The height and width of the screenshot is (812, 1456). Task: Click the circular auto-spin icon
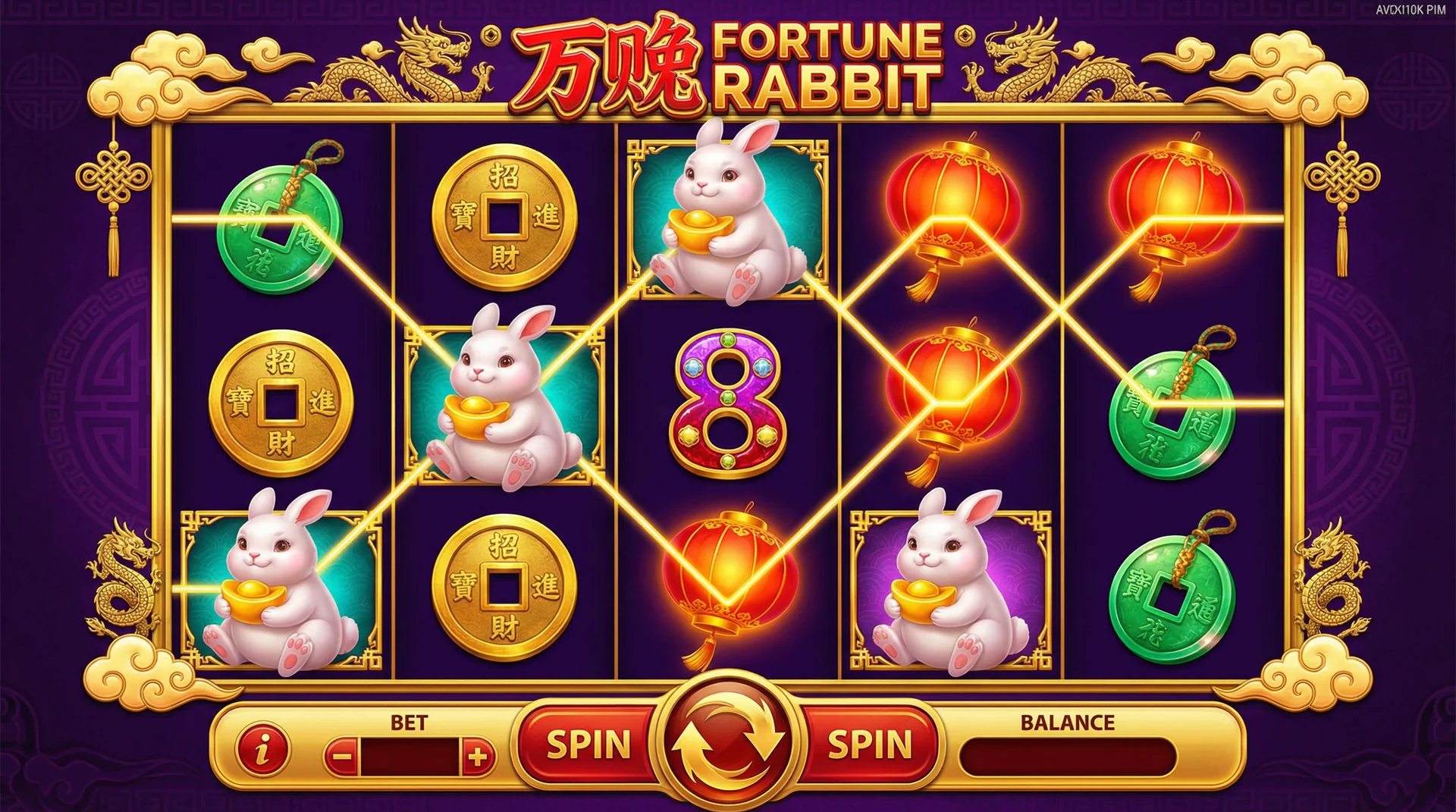coord(726,741)
